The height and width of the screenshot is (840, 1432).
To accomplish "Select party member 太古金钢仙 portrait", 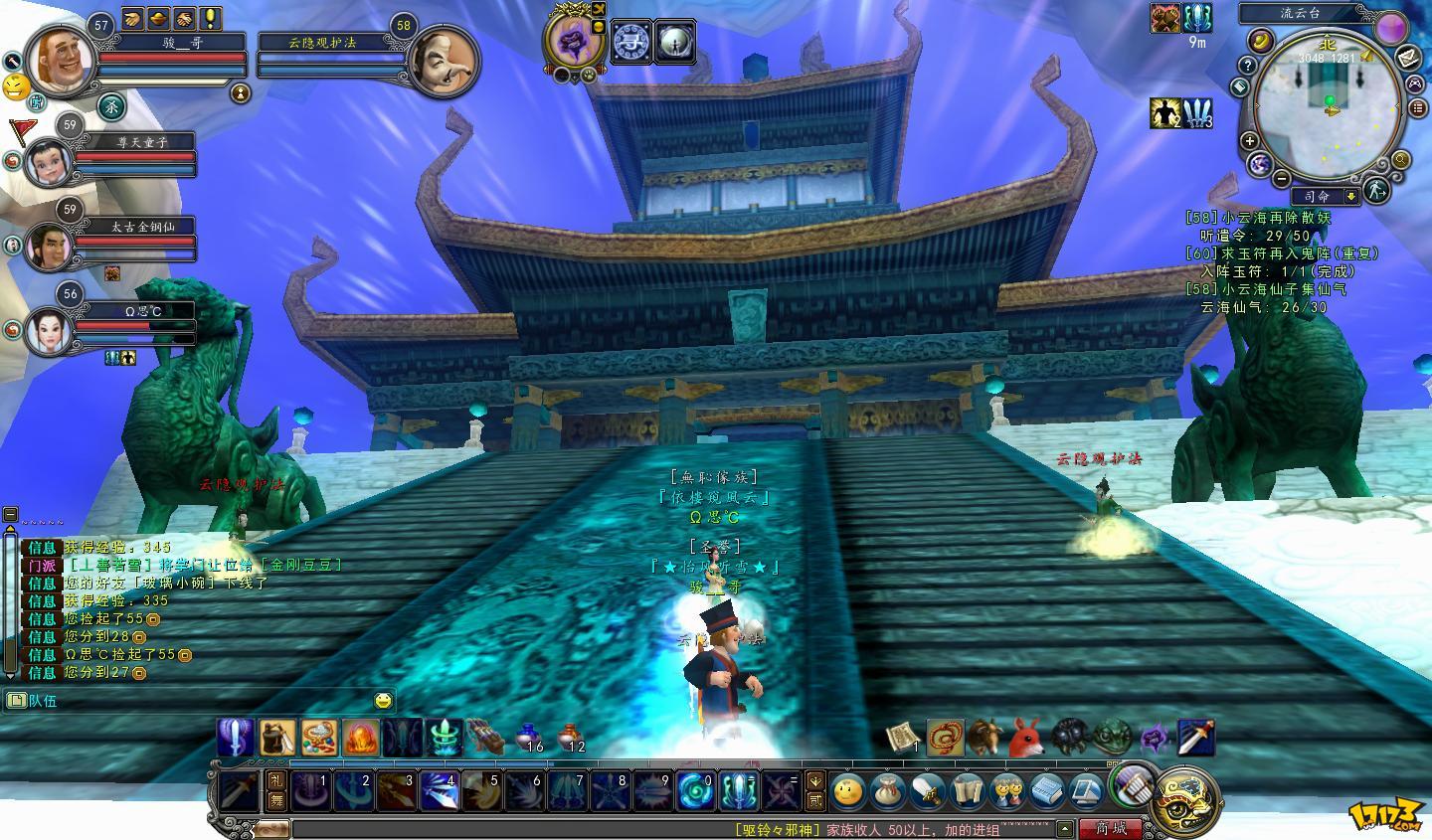I will (x=47, y=246).
